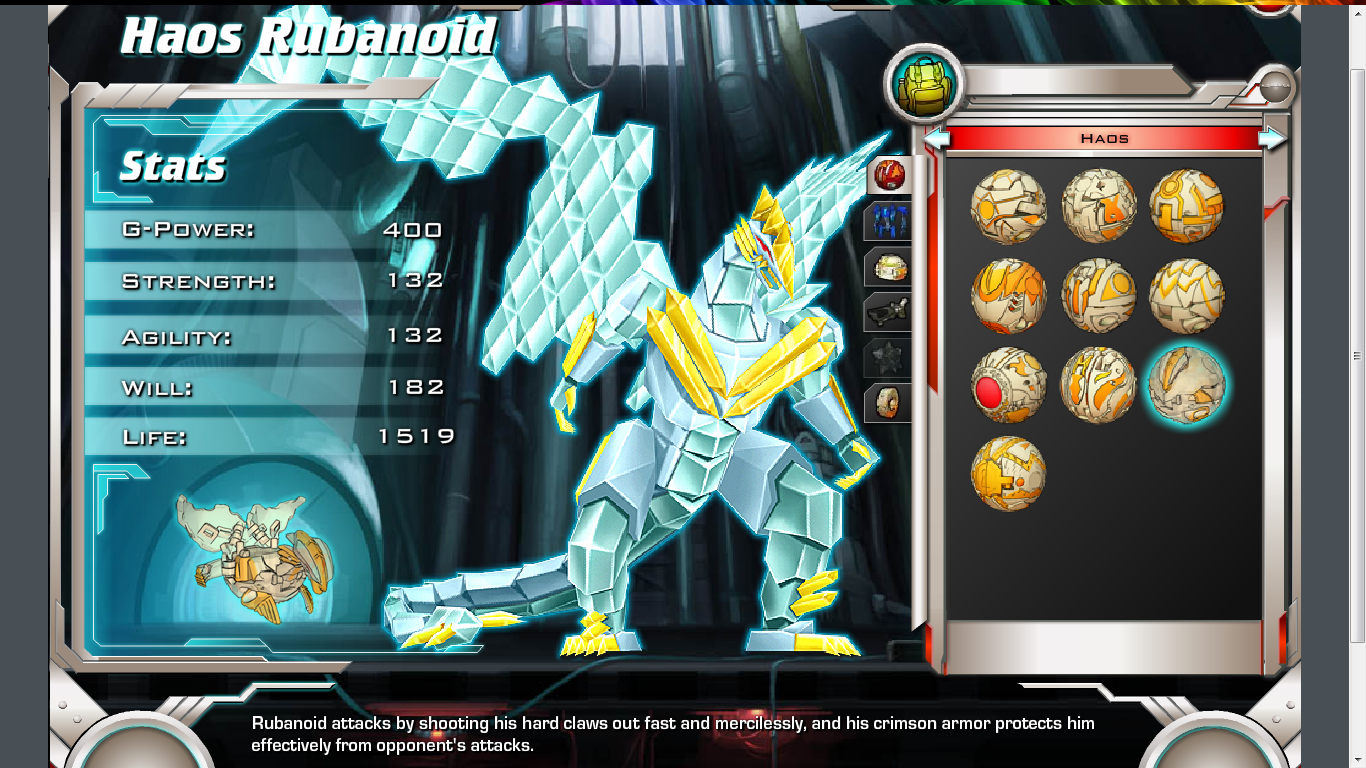Switch to the red Bakugan ball tab
Image resolution: width=1366 pixels, height=768 pixels.
[x=889, y=175]
